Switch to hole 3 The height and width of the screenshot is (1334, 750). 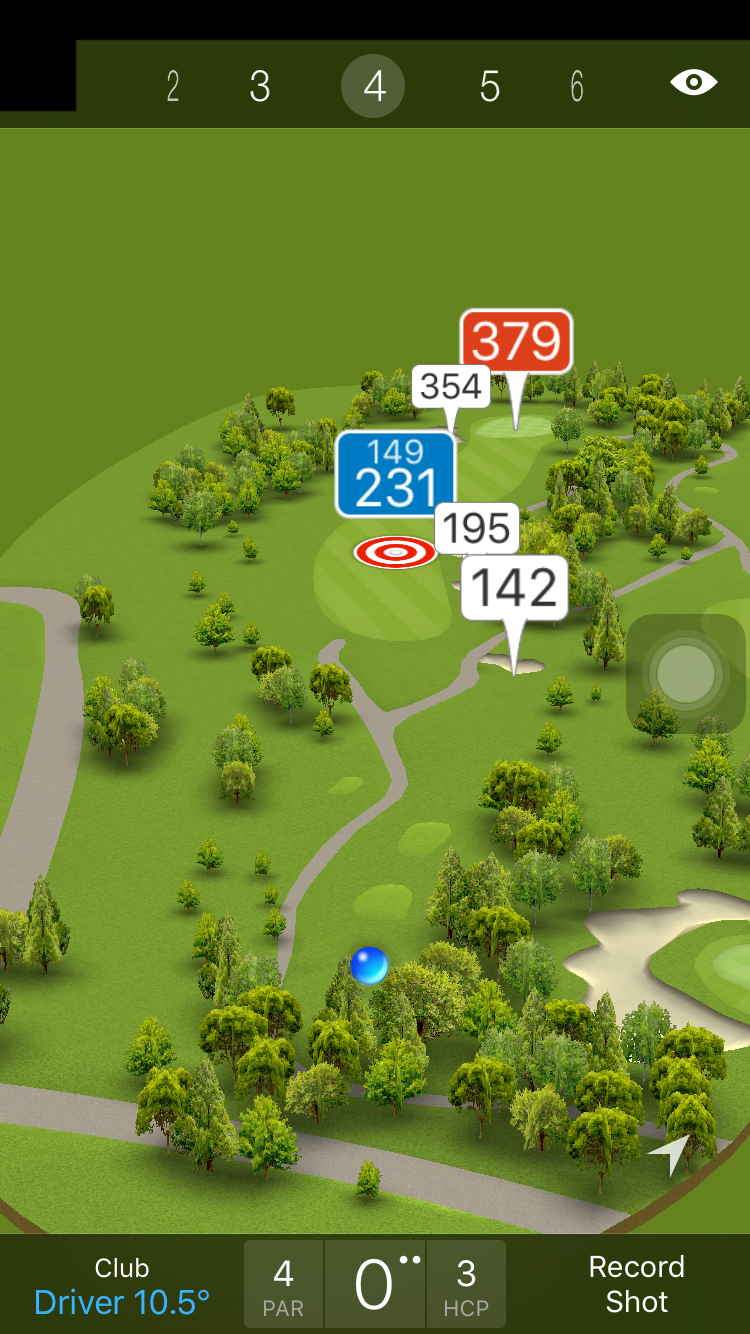pos(260,87)
